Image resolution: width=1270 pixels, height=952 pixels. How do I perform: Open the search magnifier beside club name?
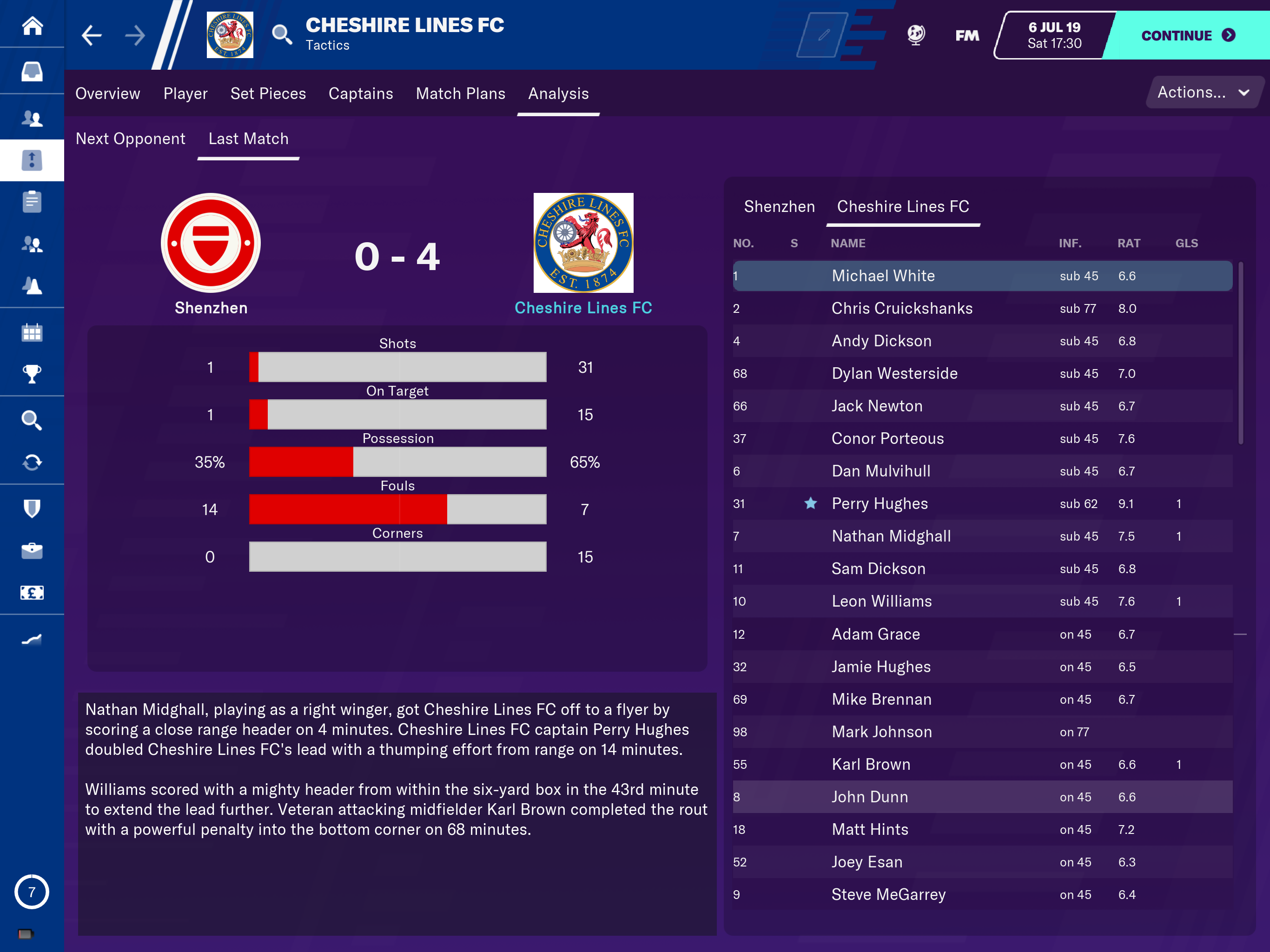[281, 34]
